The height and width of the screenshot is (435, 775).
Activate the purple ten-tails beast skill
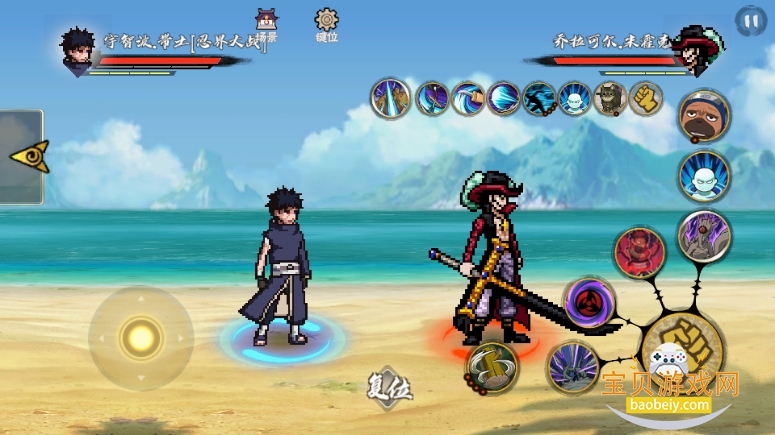pyautogui.click(x=704, y=237)
